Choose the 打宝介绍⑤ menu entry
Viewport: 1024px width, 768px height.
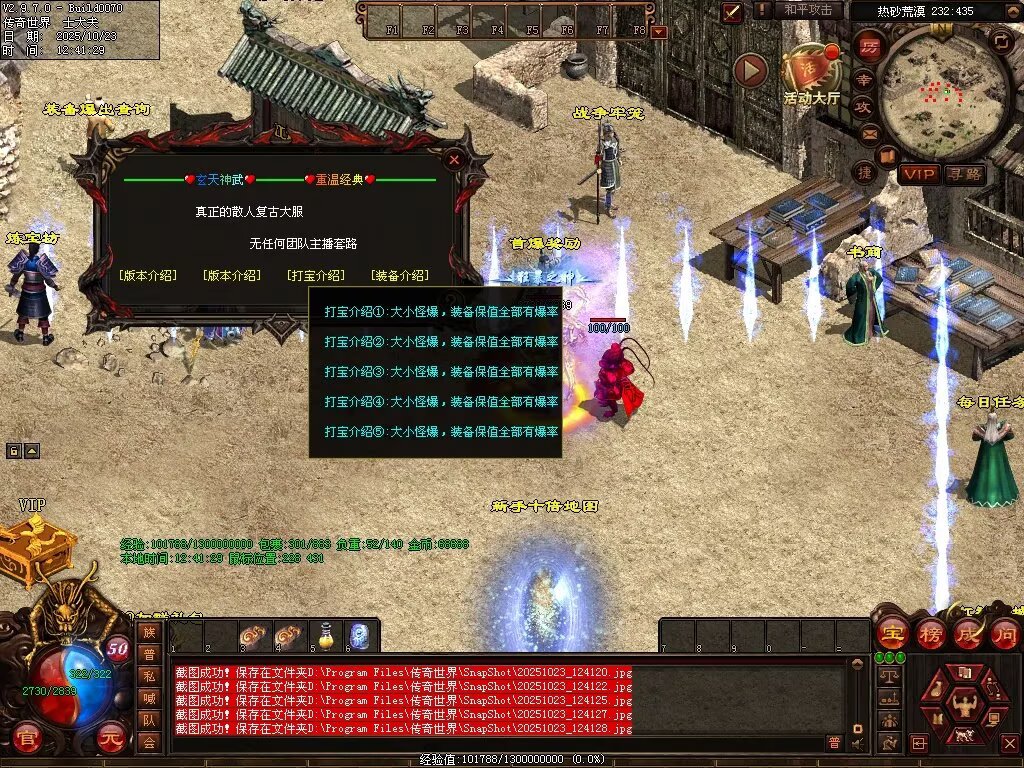441,432
